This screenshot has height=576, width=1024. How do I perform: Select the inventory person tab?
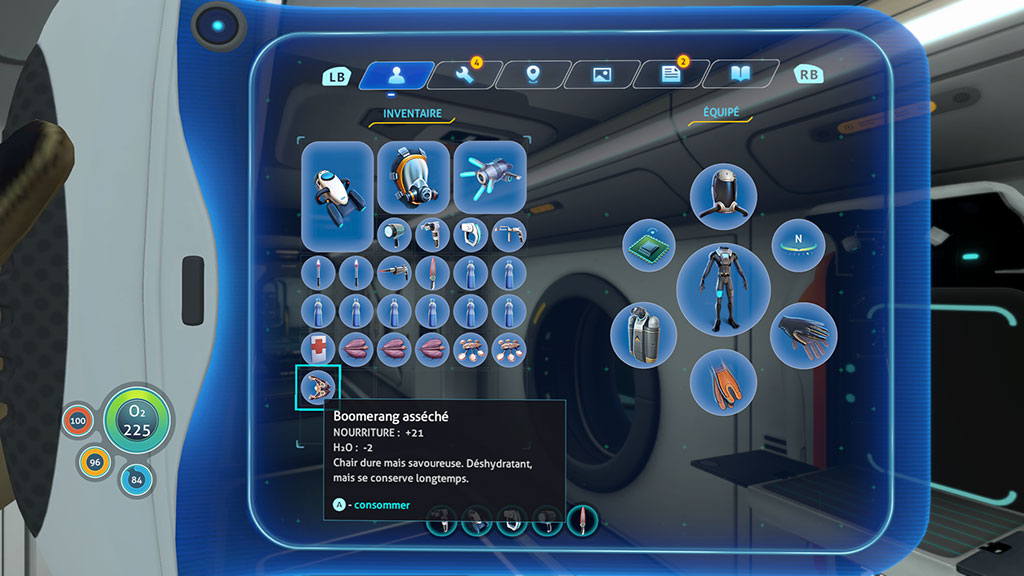[397, 75]
